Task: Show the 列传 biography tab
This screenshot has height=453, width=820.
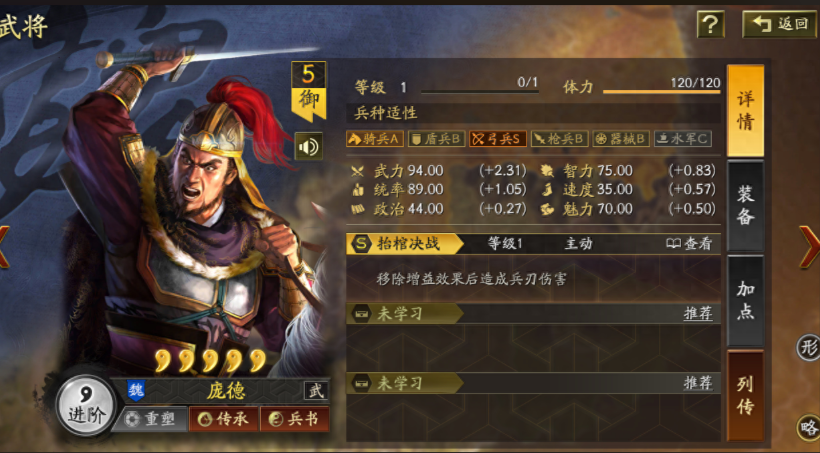Action: (745, 395)
